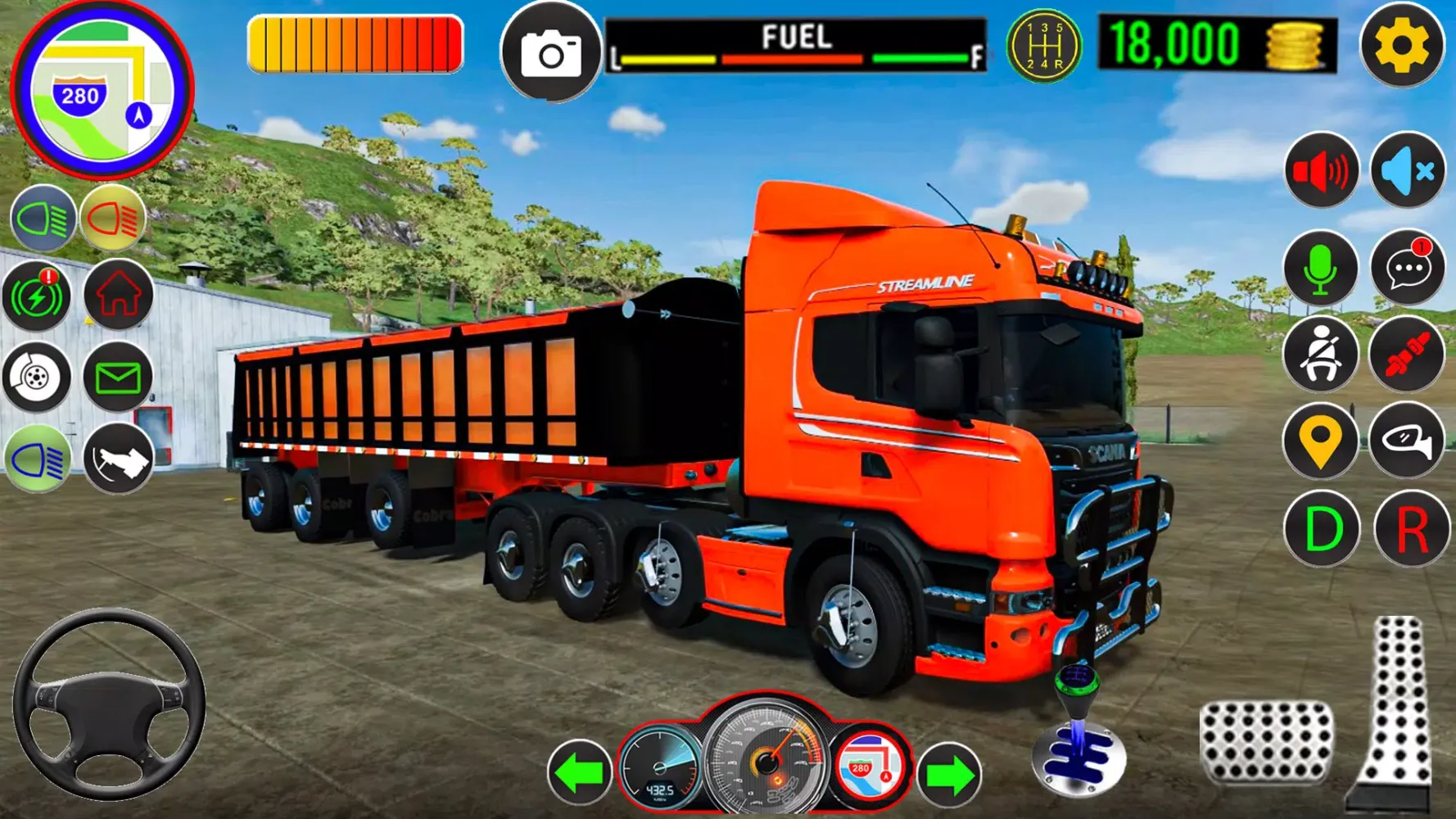Open the settings gear menu

click(x=1402, y=46)
